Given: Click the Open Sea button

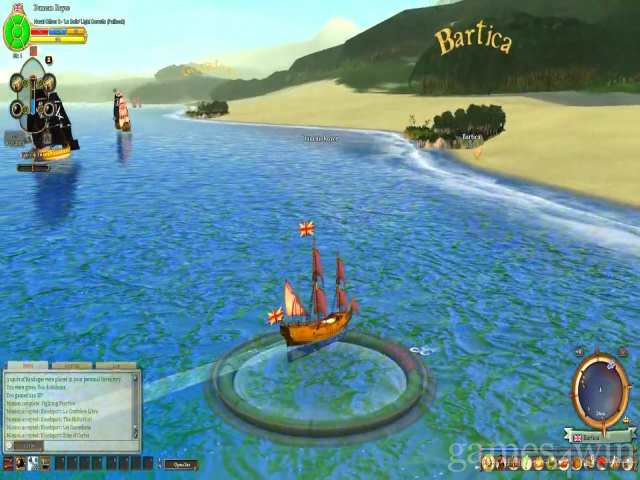Looking at the screenshot, I should [180, 464].
